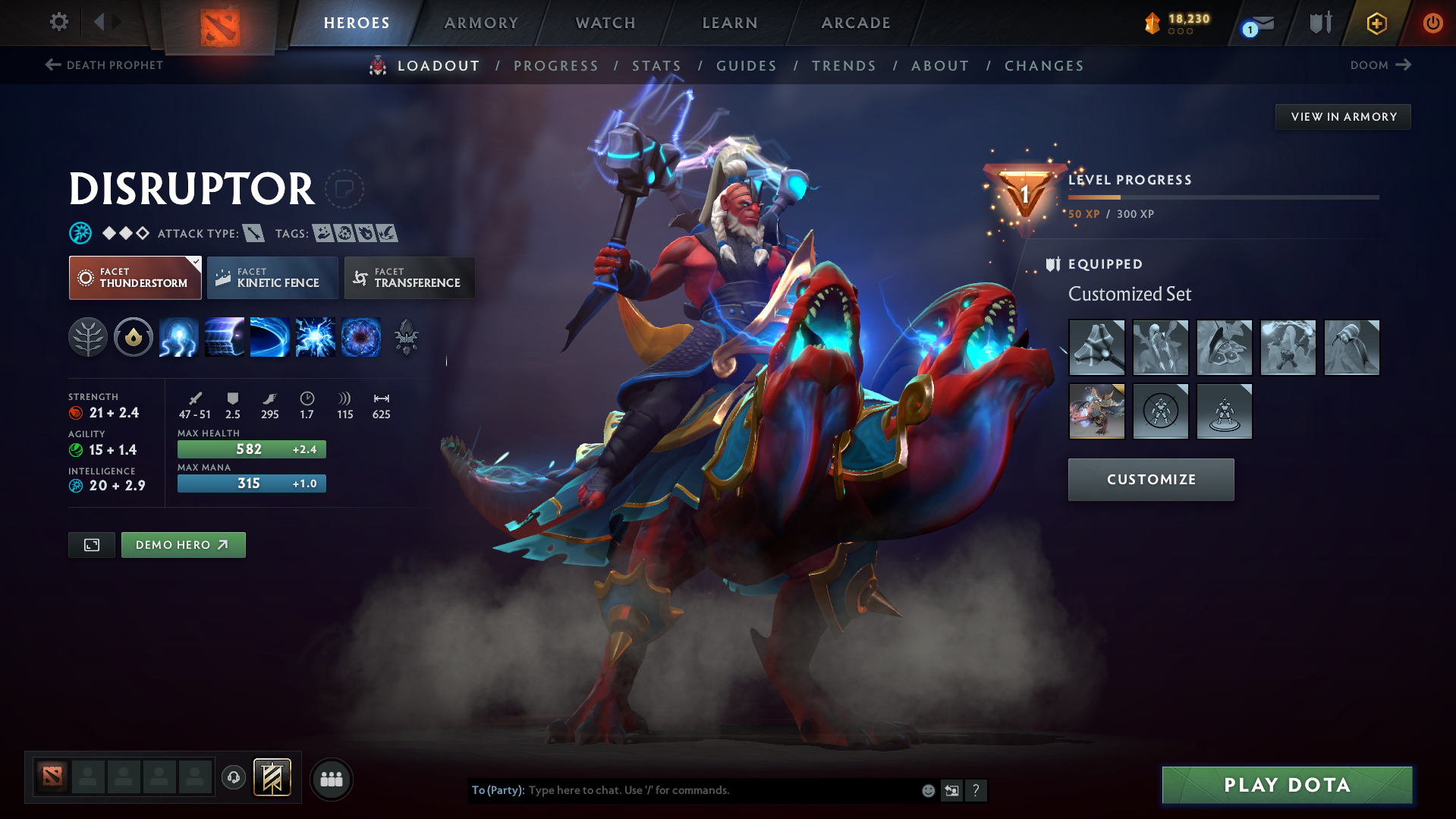The height and width of the screenshot is (819, 1456).
Task: Show the hero Stats page
Action: pos(656,66)
